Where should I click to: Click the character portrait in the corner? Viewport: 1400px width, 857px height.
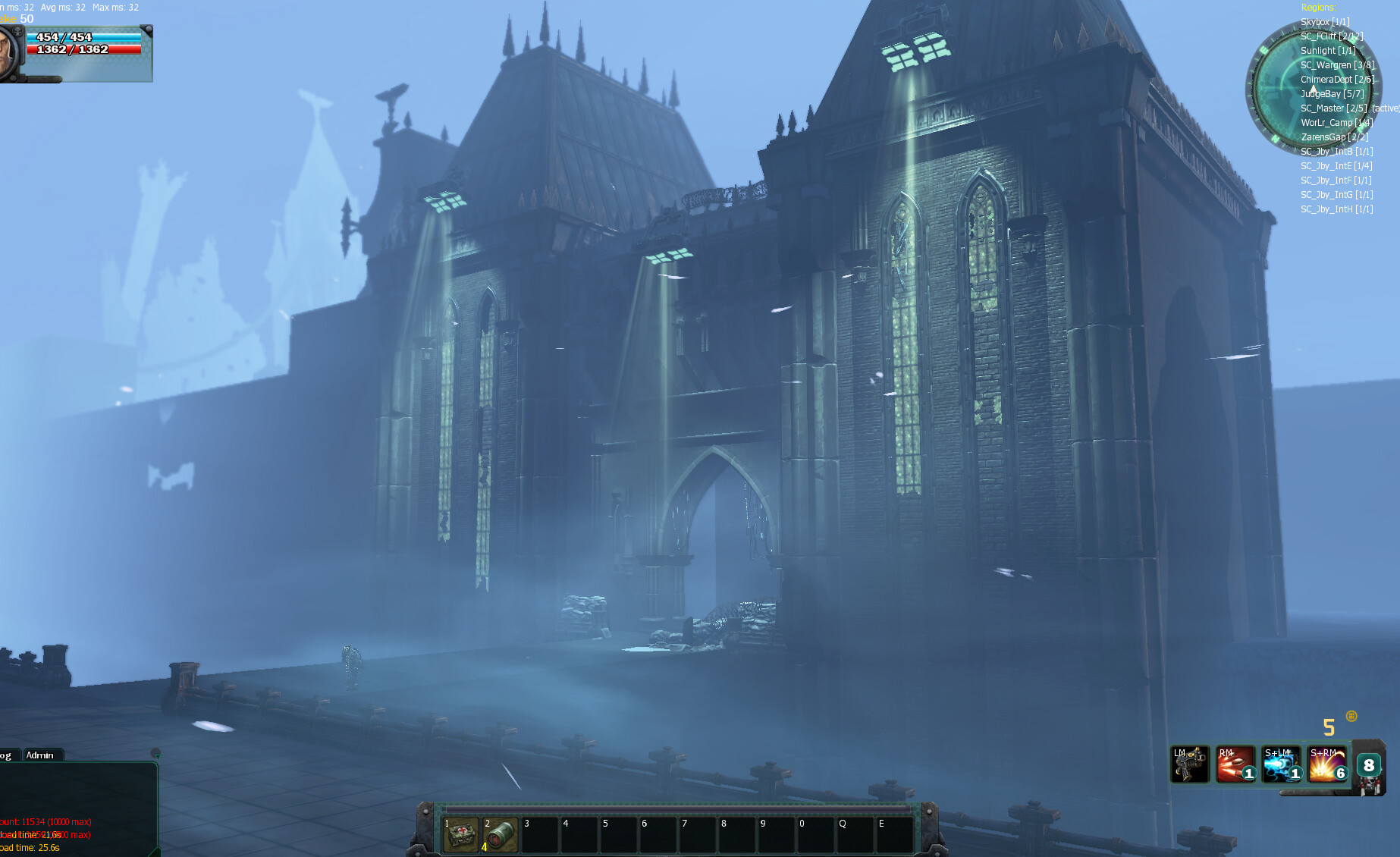9,52
